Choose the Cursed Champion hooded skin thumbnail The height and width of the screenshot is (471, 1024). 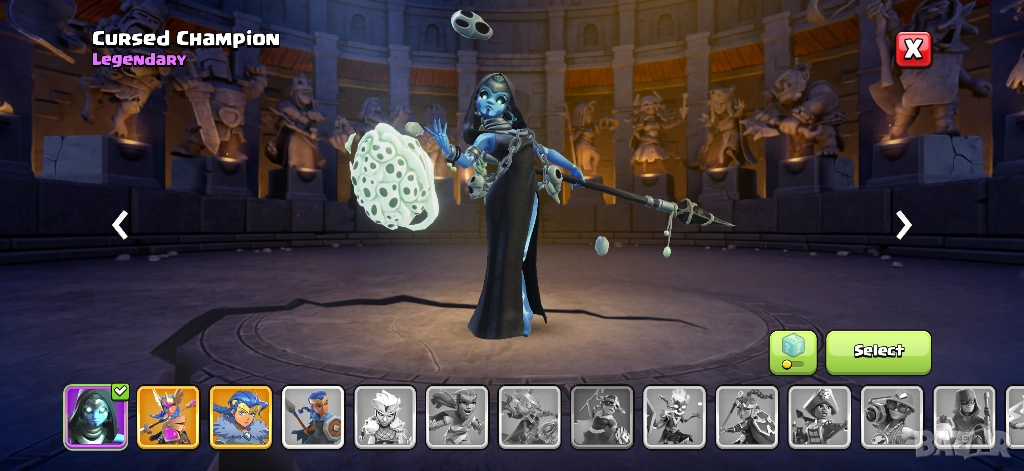96,416
